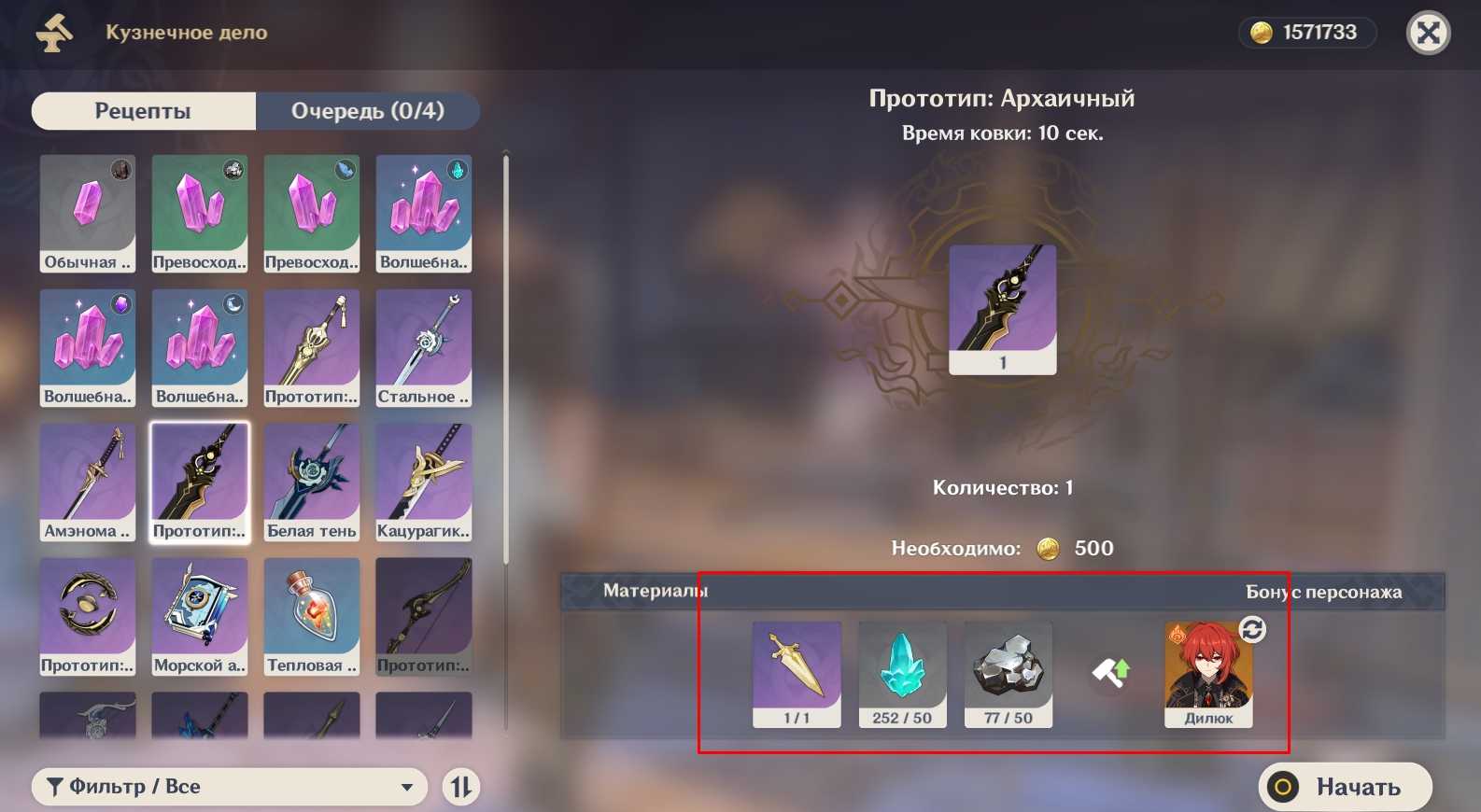The height and width of the screenshot is (812, 1481).
Task: Start forging with the Начать button
Action: point(1345,787)
